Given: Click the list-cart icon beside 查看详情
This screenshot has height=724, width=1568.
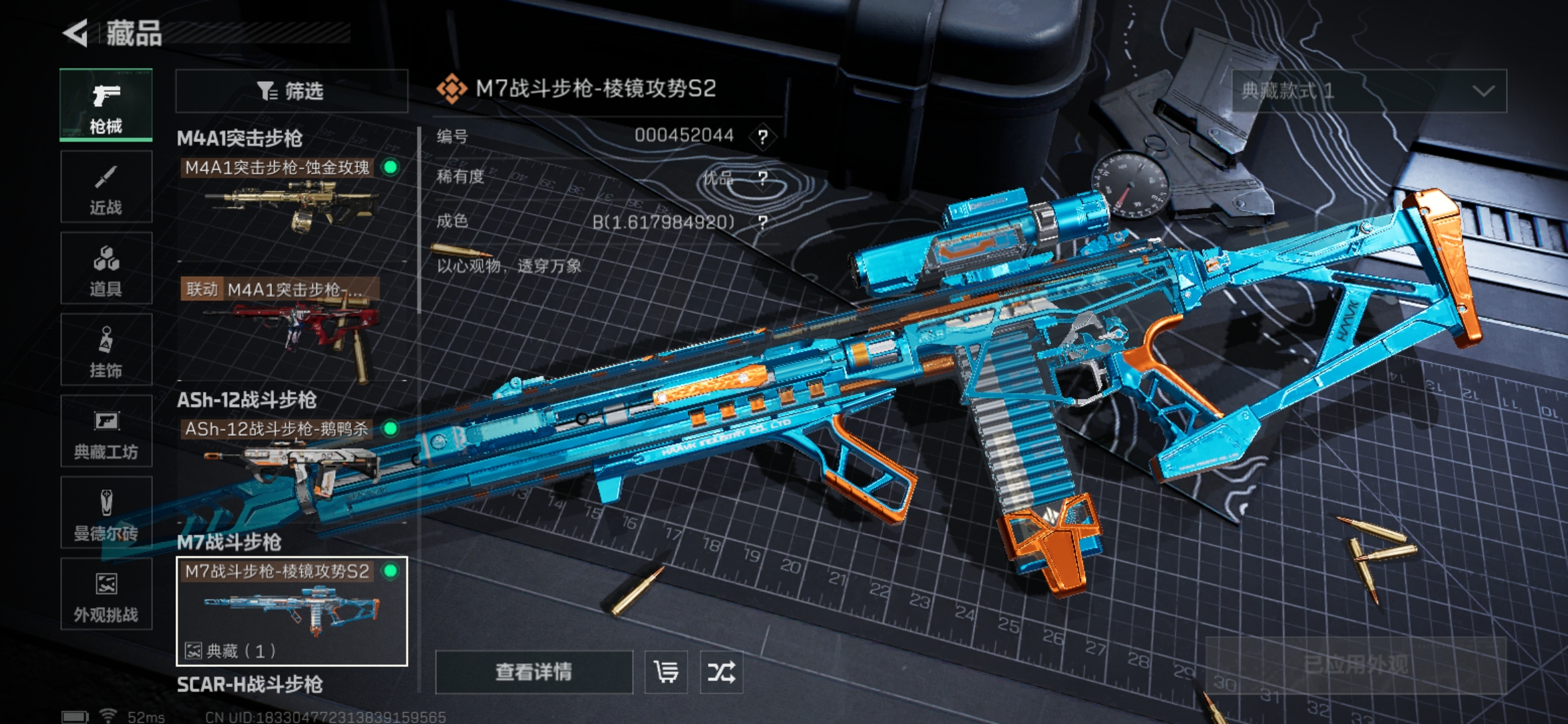Looking at the screenshot, I should [666, 672].
